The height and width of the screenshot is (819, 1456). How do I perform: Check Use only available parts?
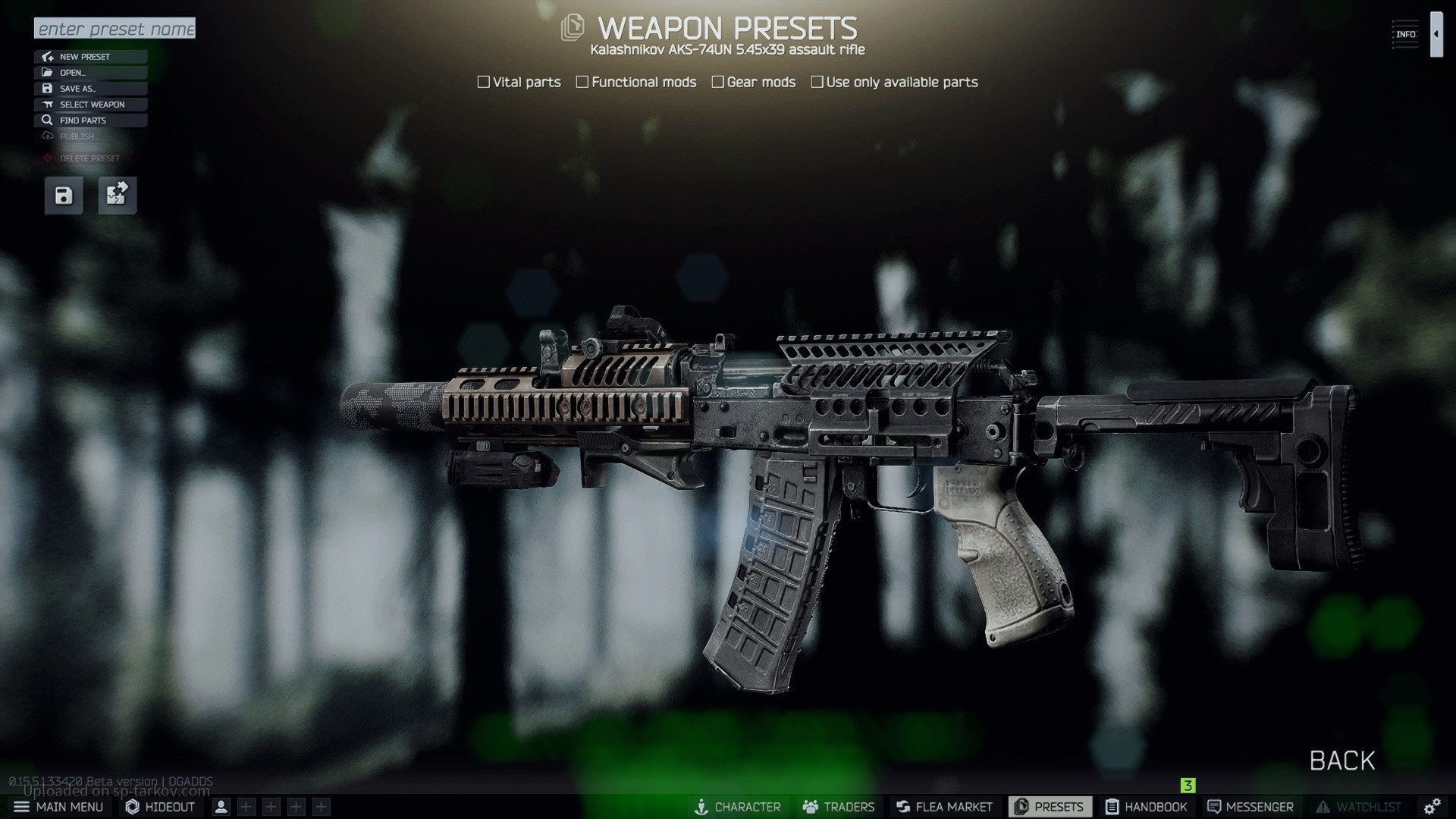pyautogui.click(x=817, y=82)
